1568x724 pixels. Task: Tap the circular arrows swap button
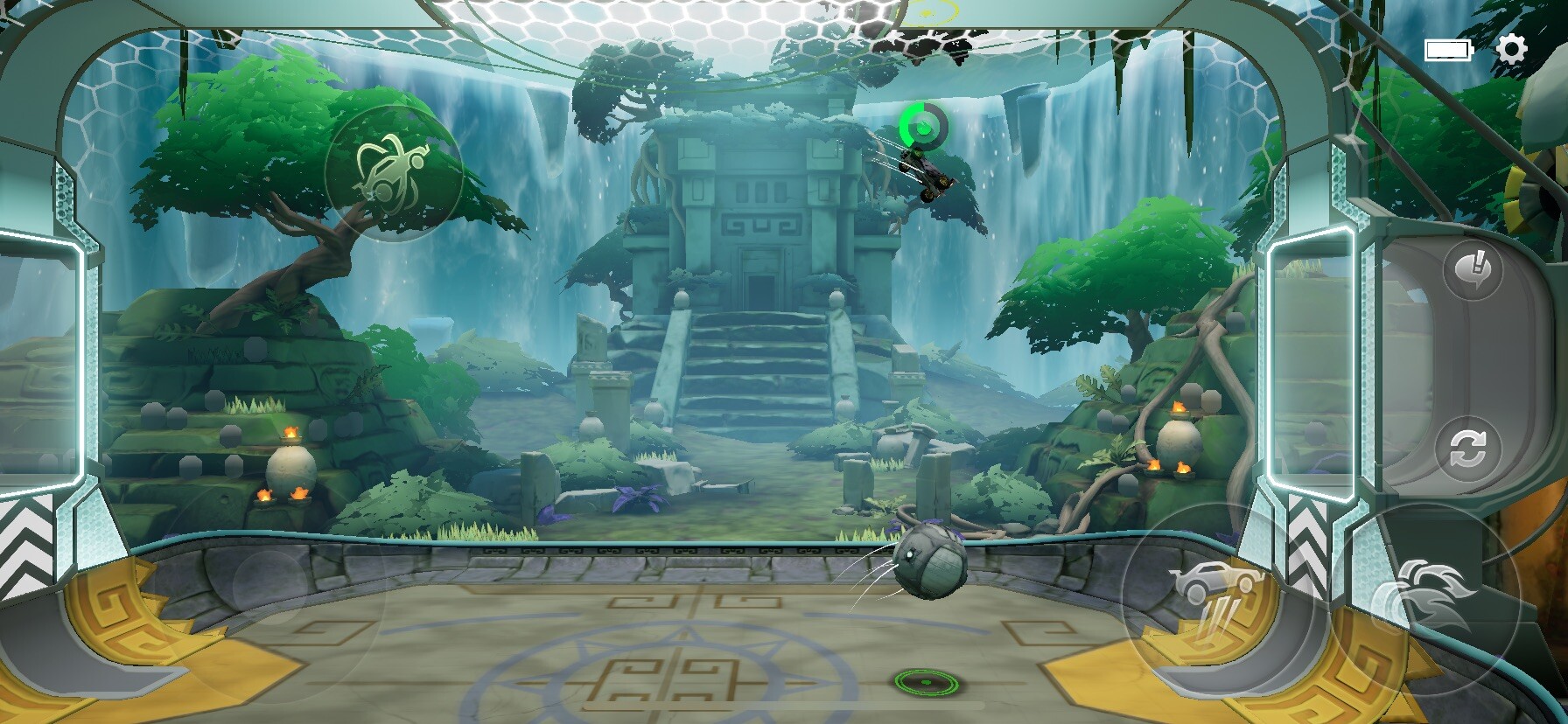tap(1467, 449)
